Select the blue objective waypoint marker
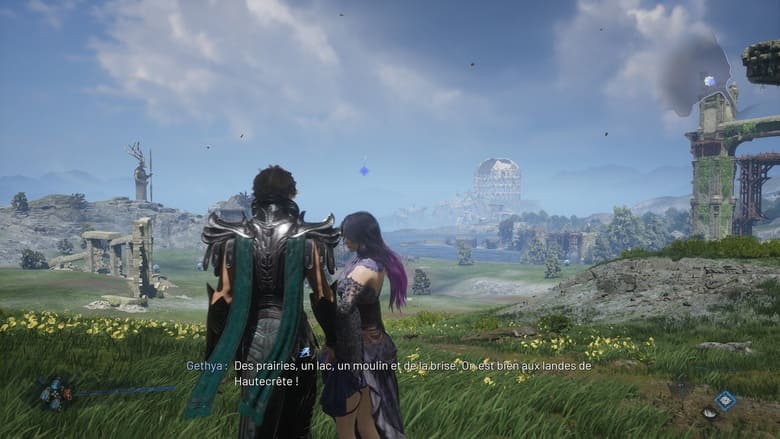This screenshot has height=439, width=780. 364,170
